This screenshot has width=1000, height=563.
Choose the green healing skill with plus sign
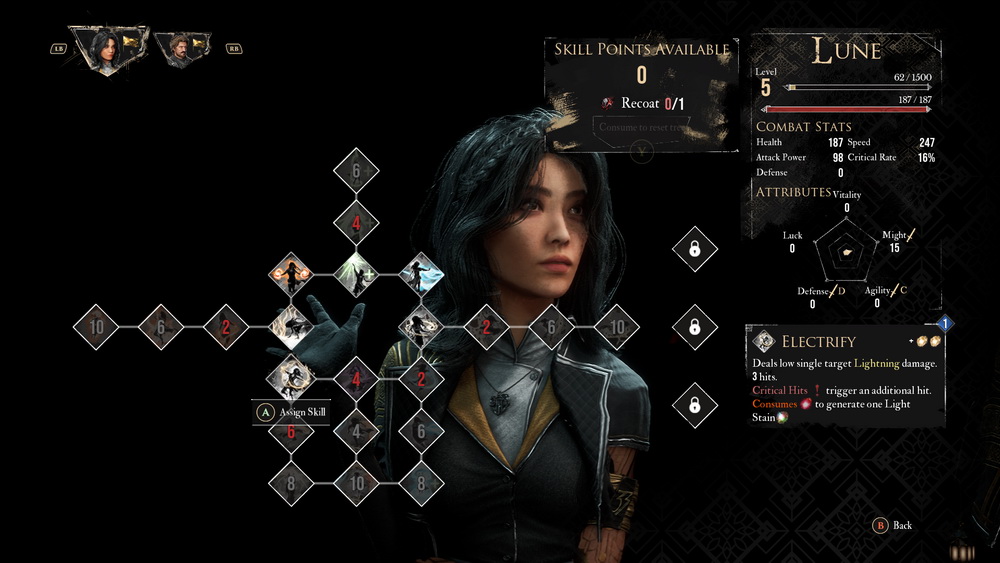[x=356, y=273]
